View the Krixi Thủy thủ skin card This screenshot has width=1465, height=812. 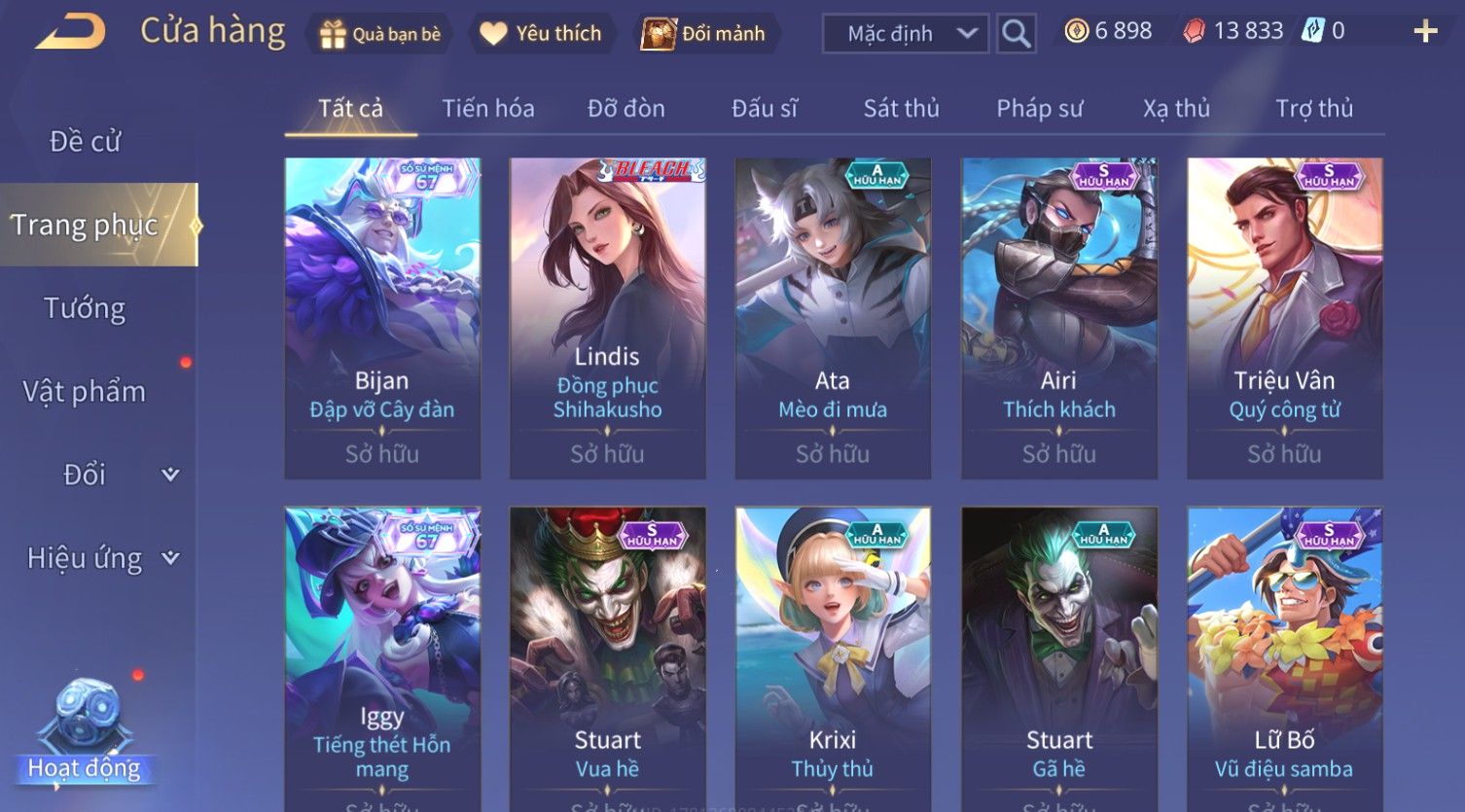click(833, 656)
